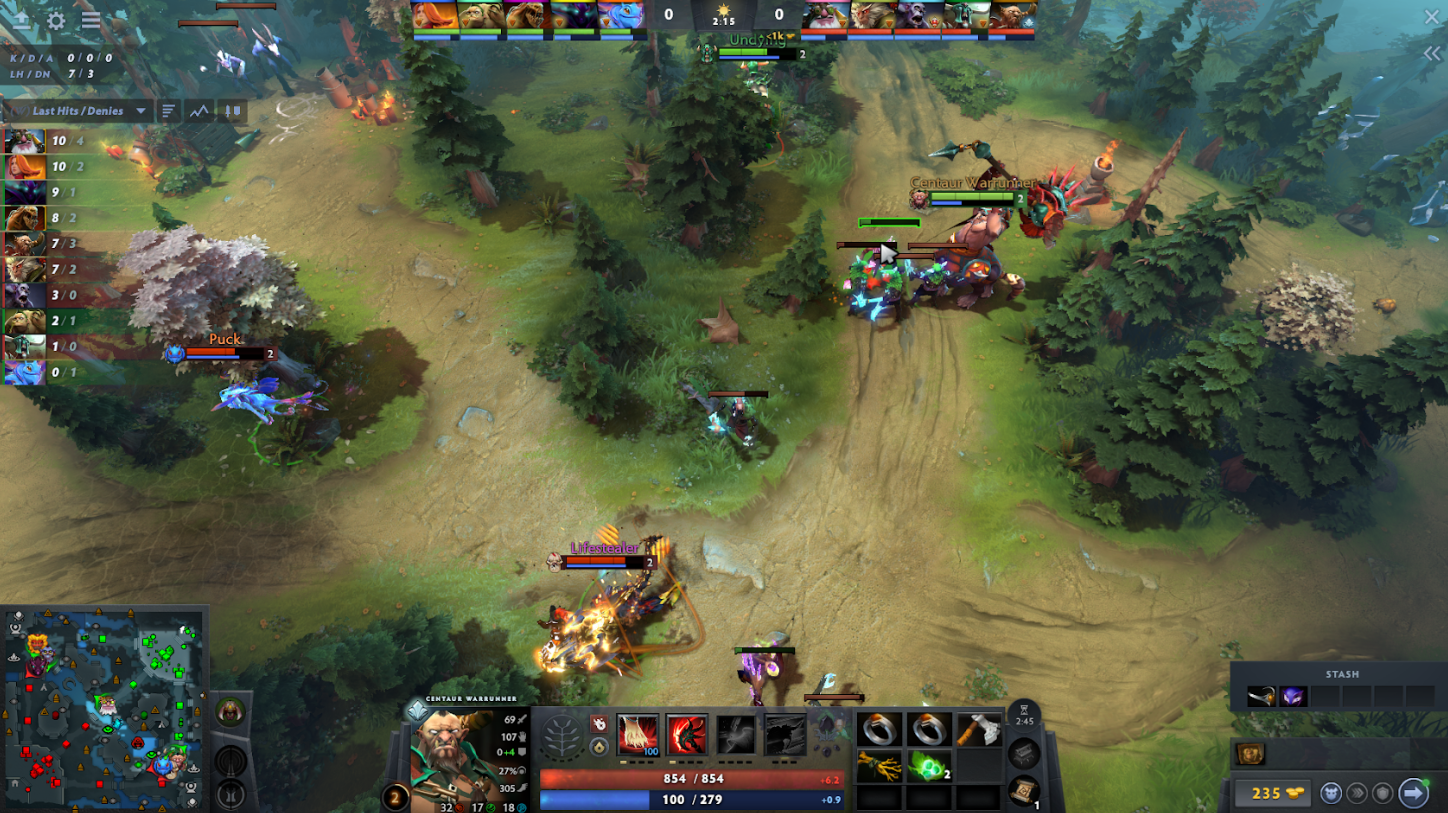Viewport: 1448px width, 813px height.
Task: Click the courier deliver items arrow button
Action: pyautogui.click(x=1413, y=793)
